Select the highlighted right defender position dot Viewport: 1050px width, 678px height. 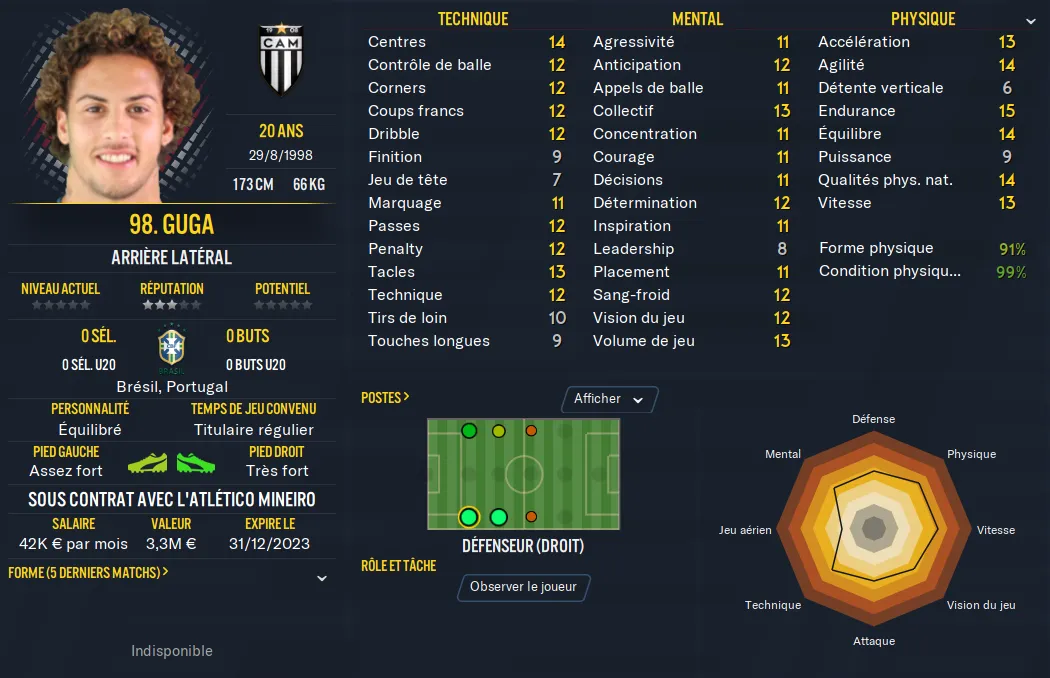point(468,517)
